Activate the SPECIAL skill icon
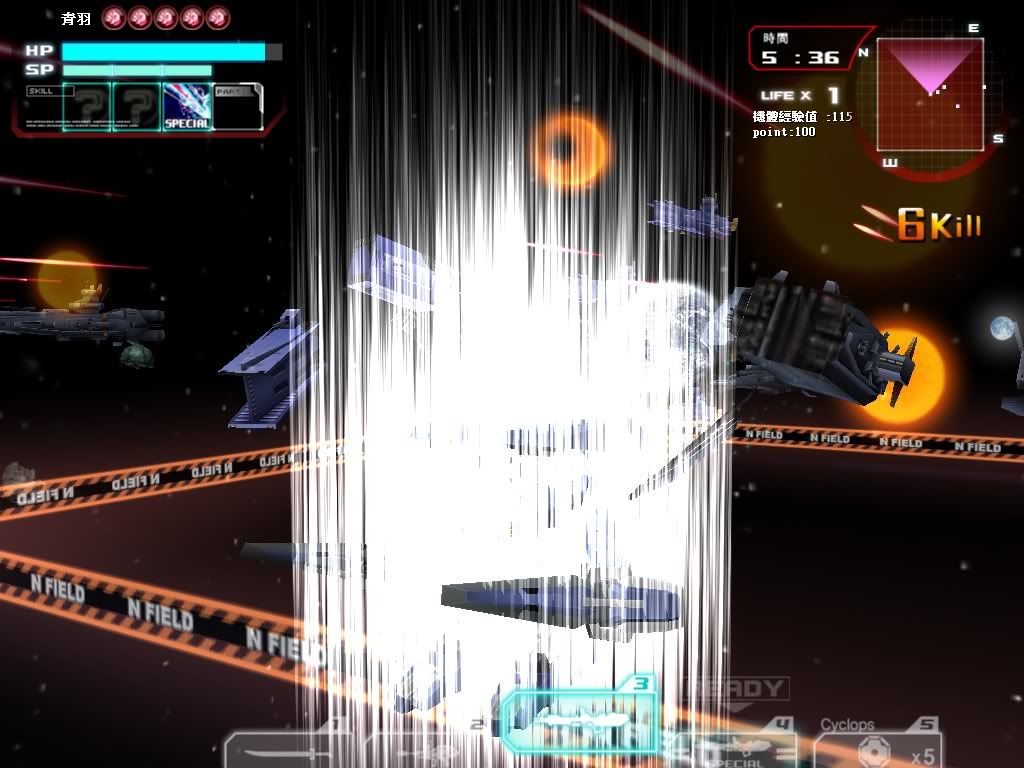Screen dimensions: 1024x768 tap(187, 106)
